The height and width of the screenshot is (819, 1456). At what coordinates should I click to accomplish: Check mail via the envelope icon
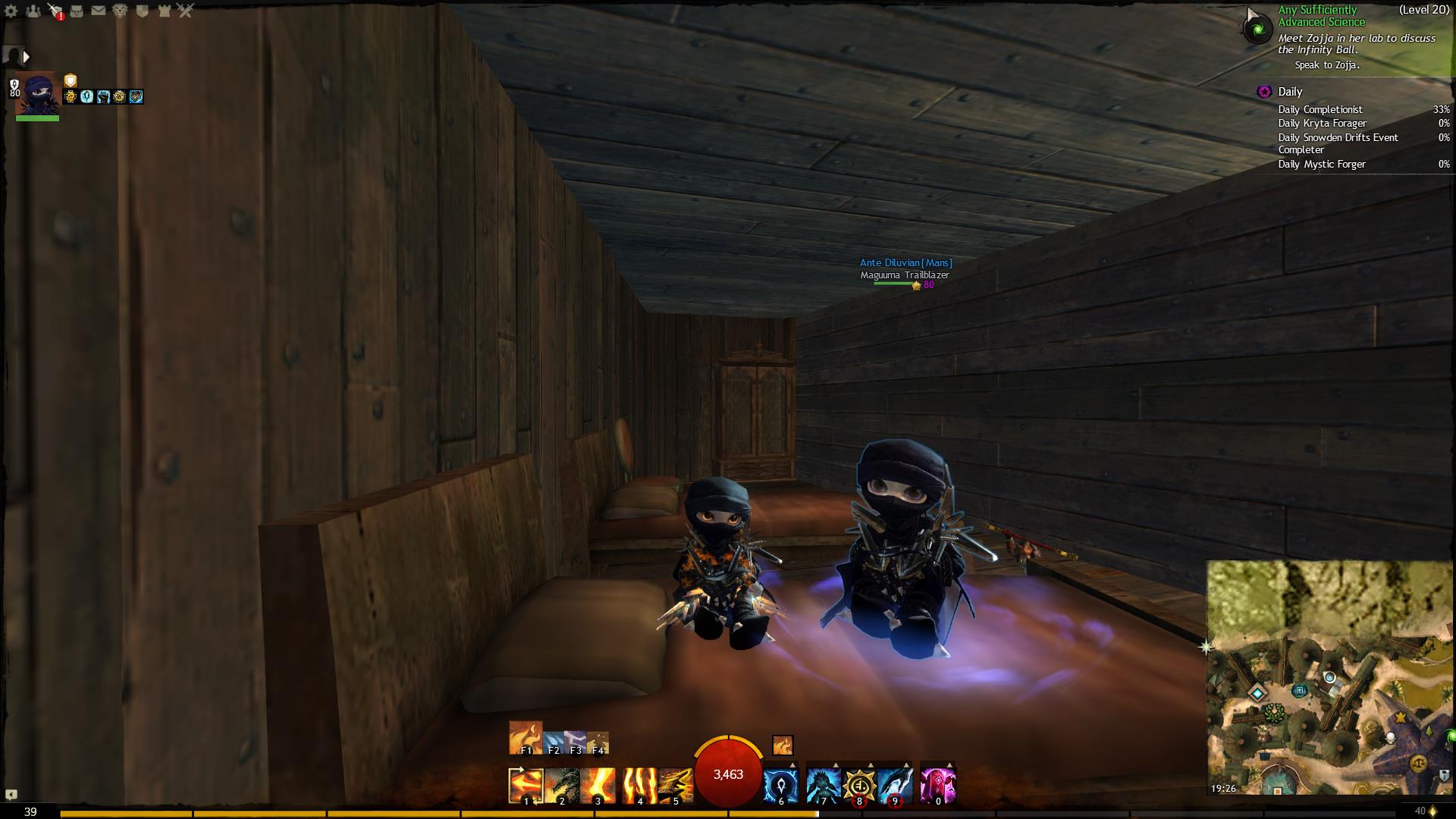tap(99, 11)
